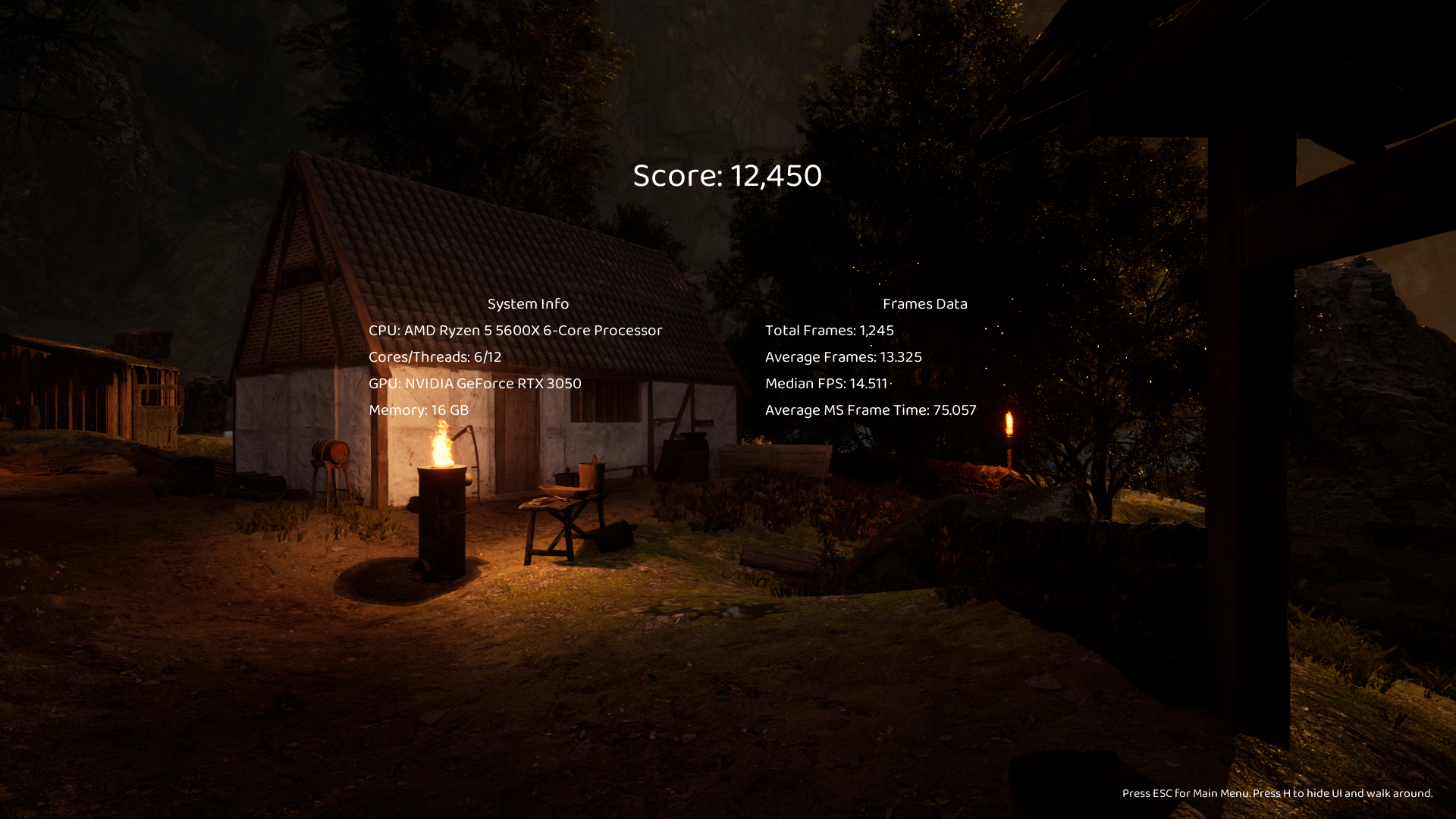Image resolution: width=1456 pixels, height=819 pixels.
Task: Click the CPU: AMD Ryzen 5 5600X line
Action: (x=514, y=331)
